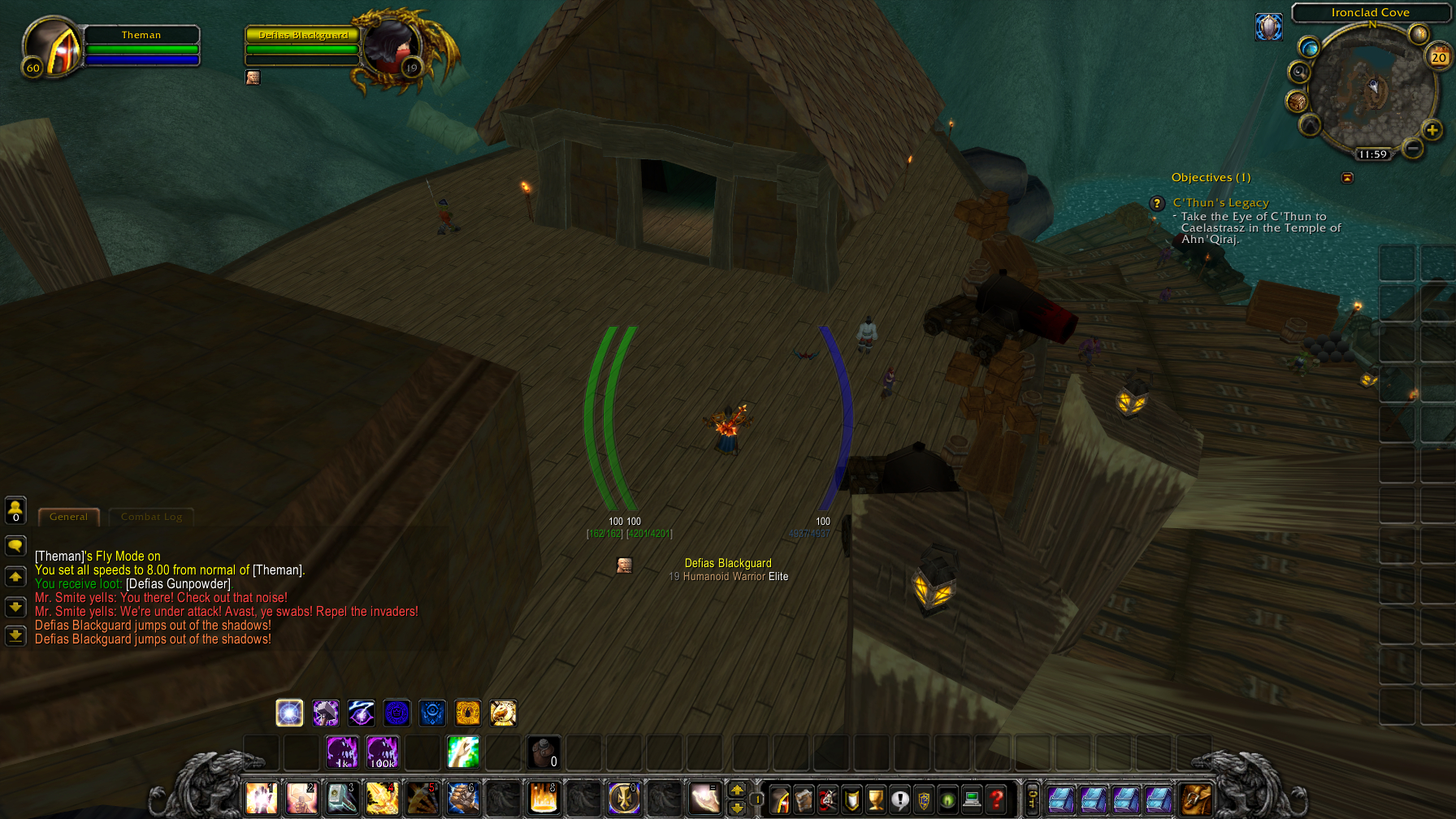1456x819 pixels.
Task: Cast the fire spell in action bar slot 8
Action: click(x=543, y=799)
